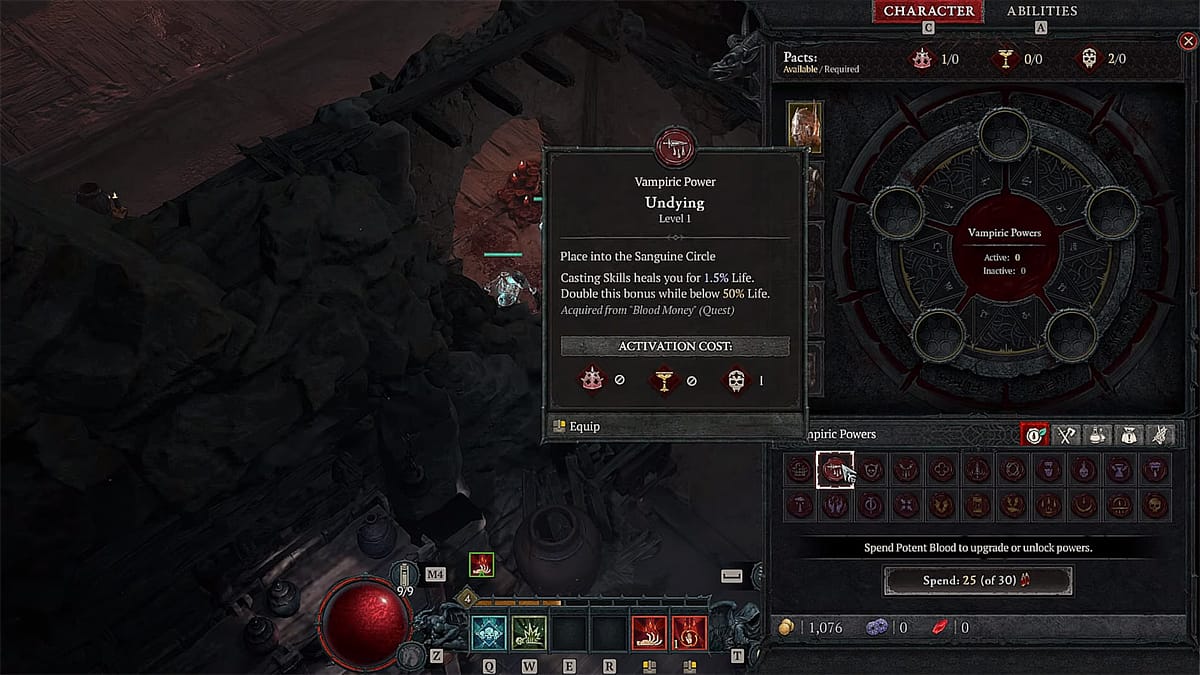1200x675 pixels.
Task: Drink the healing potion
Action: tap(407, 577)
